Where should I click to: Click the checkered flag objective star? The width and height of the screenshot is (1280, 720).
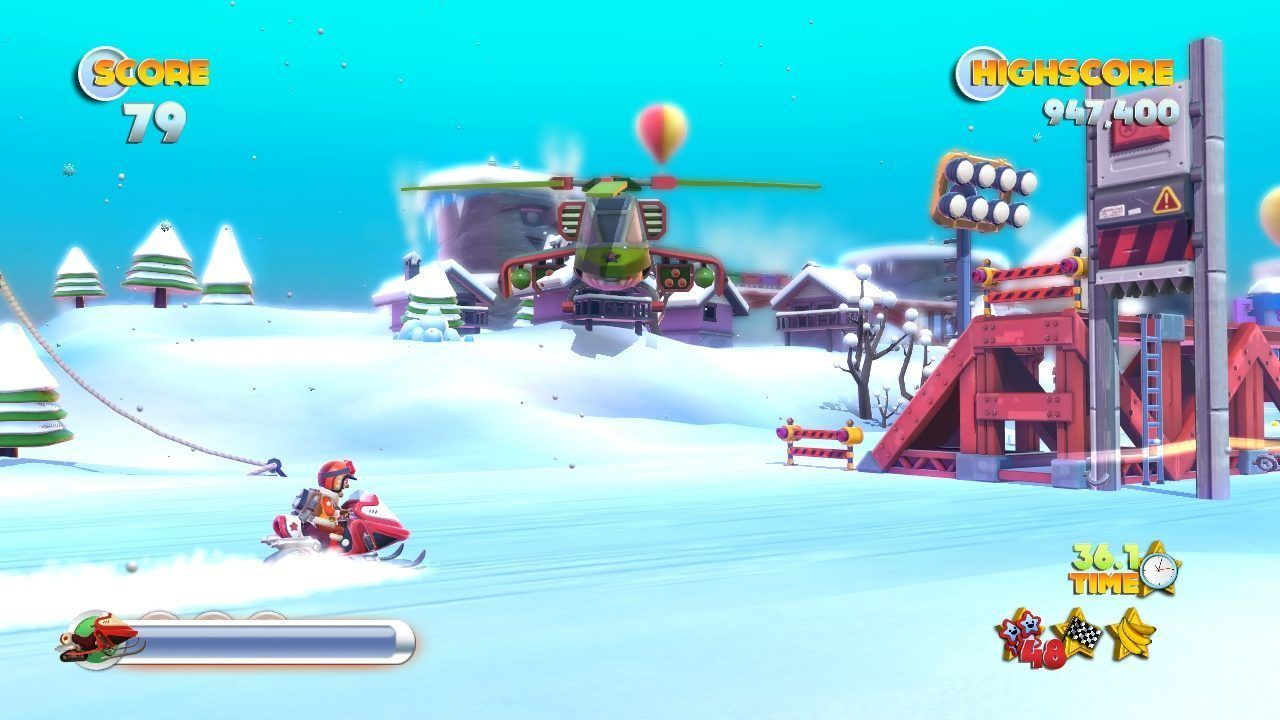(x=1077, y=633)
